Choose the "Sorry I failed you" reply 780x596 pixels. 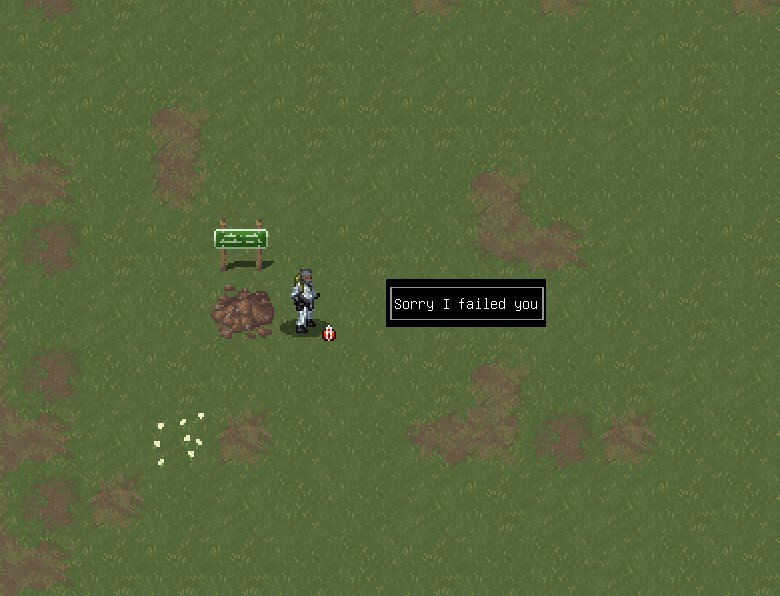point(466,304)
